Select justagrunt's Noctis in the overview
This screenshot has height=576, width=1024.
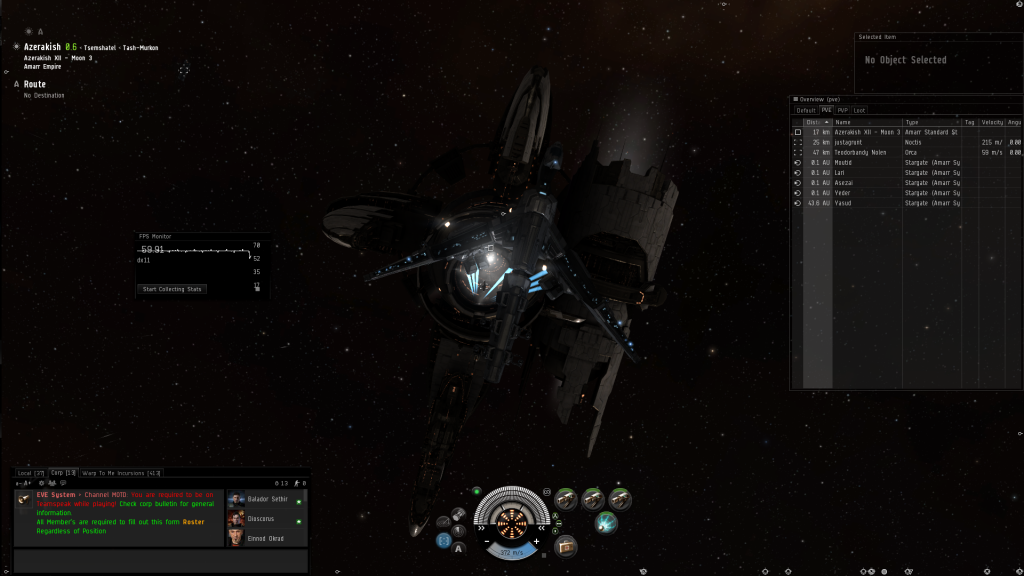851,142
